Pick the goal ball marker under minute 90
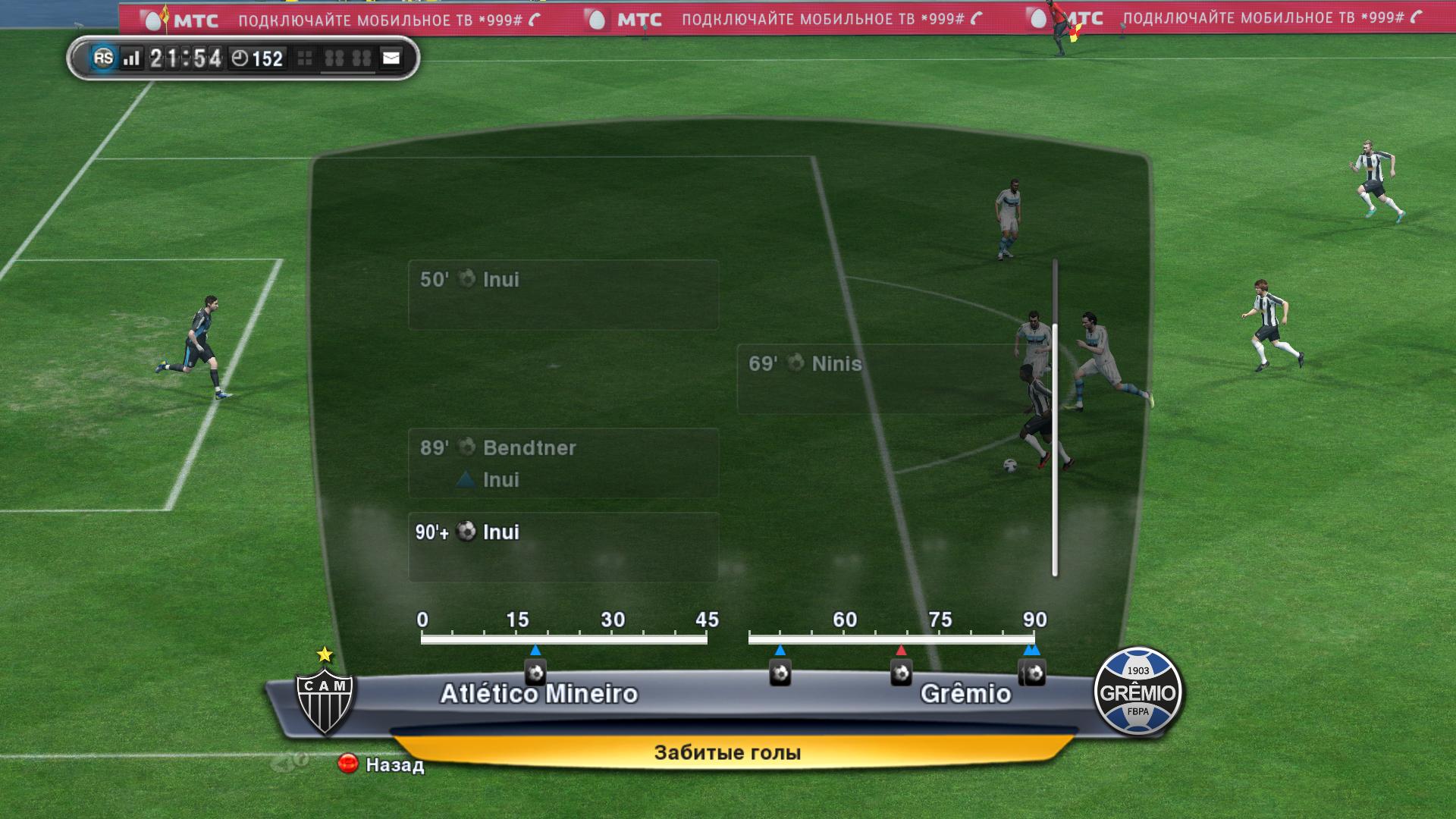The image size is (1456, 819). 1033,673
